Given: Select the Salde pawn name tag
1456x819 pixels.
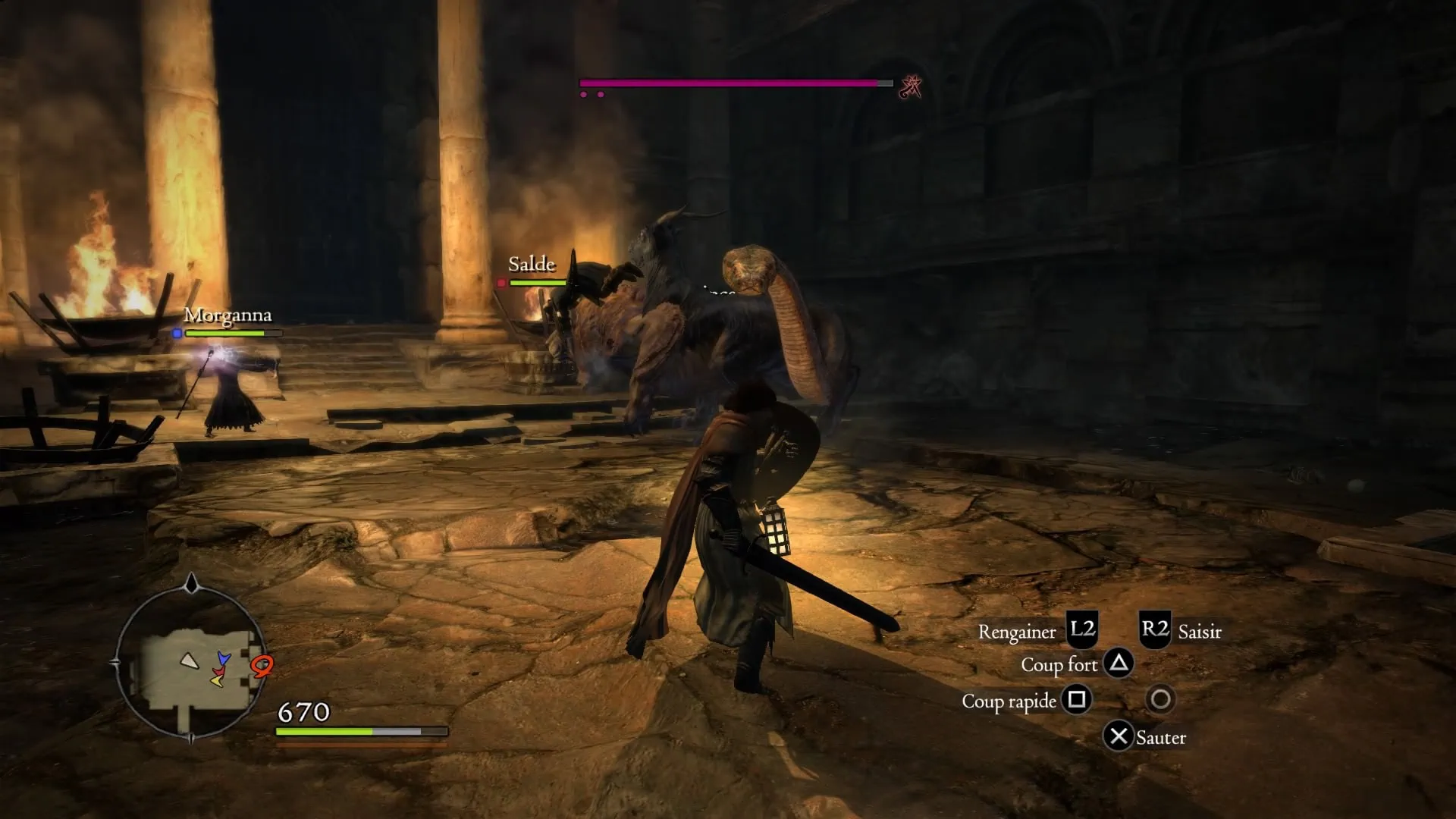Looking at the screenshot, I should (x=532, y=265).
